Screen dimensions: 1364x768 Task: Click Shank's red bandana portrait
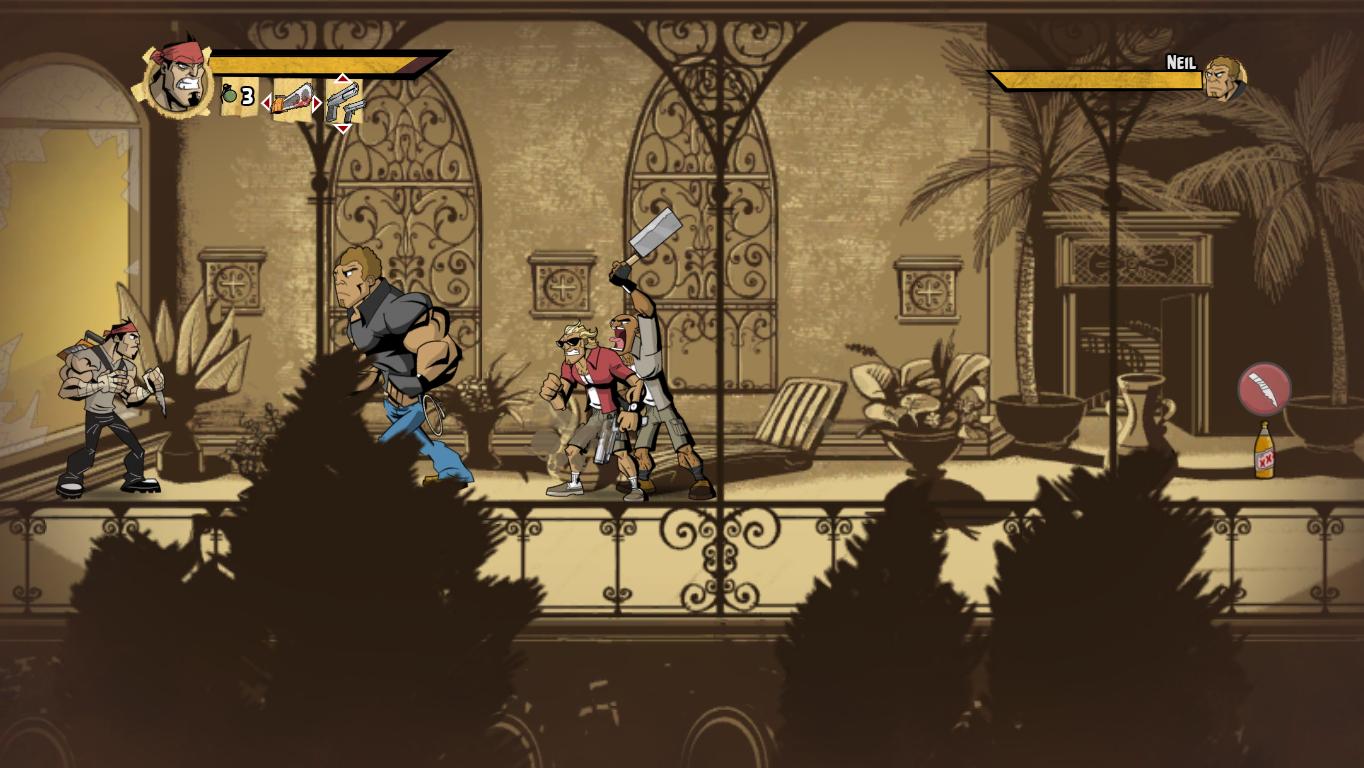click(176, 76)
